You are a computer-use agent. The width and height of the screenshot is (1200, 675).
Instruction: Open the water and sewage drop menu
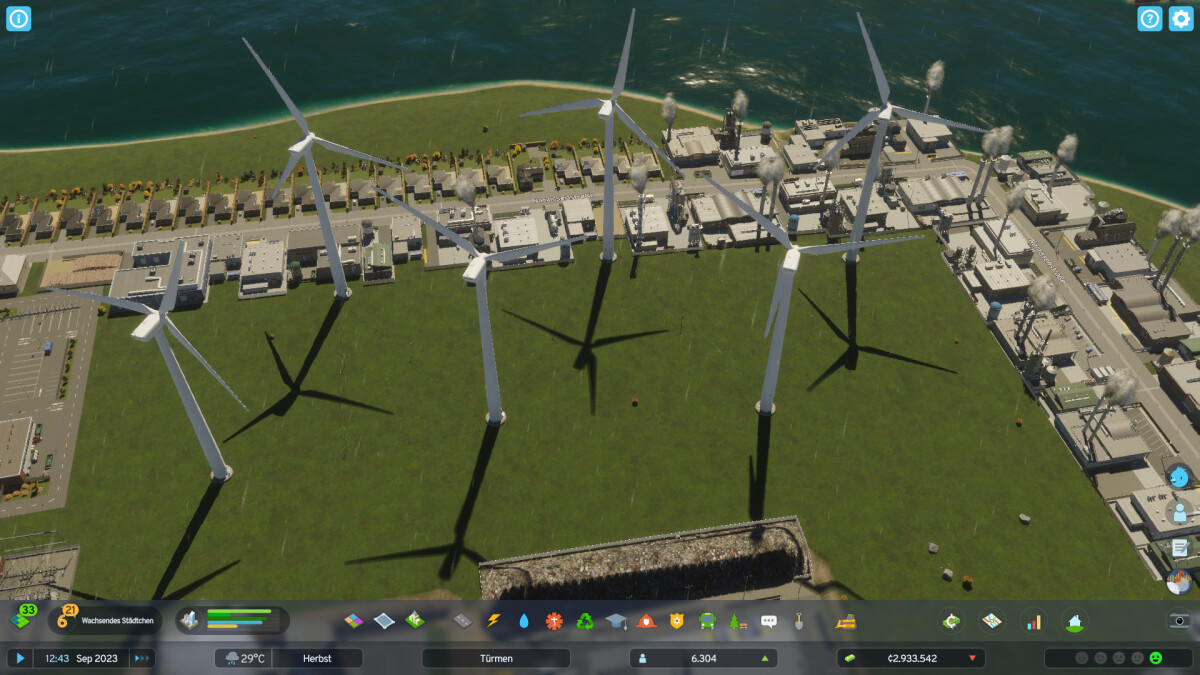[524, 621]
